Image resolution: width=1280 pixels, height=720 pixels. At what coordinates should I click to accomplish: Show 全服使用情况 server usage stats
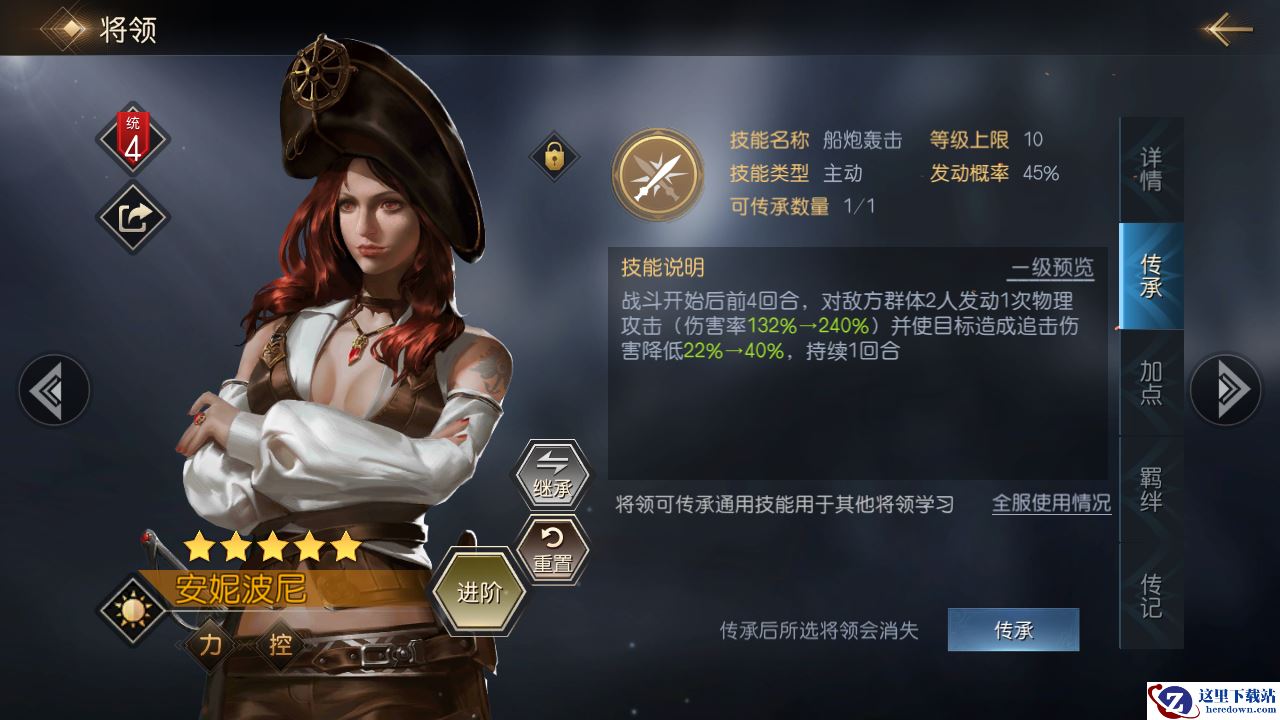[x=1051, y=503]
